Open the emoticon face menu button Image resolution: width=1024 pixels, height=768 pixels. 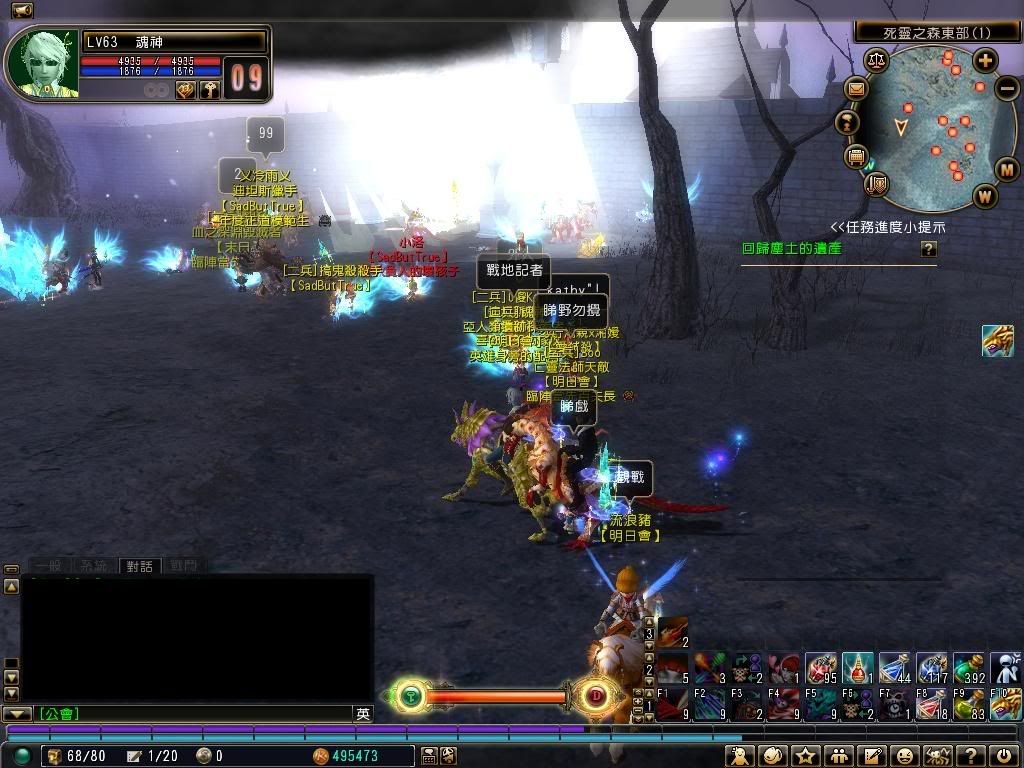904,756
